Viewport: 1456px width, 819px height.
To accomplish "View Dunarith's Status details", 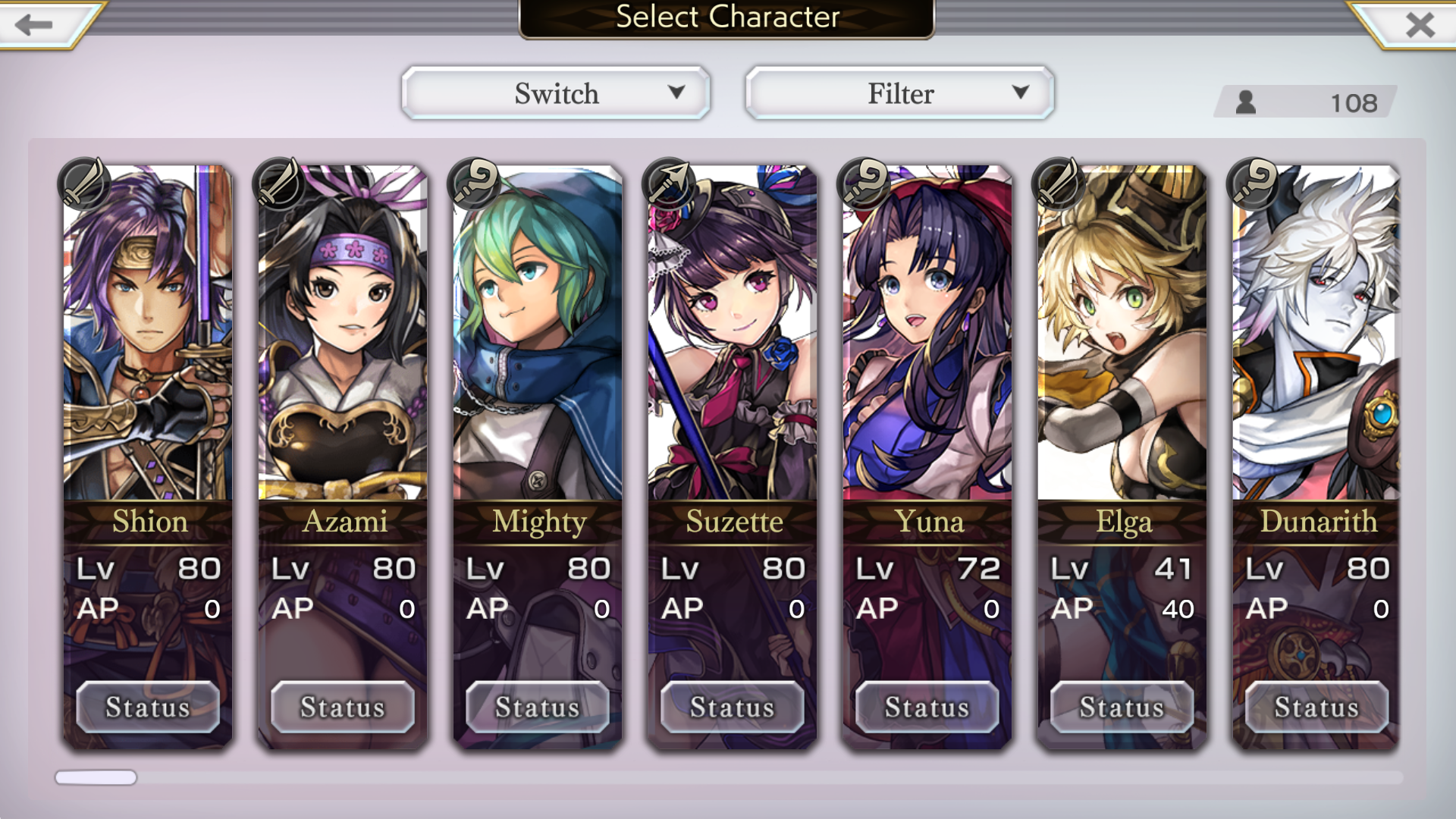I will [1316, 707].
